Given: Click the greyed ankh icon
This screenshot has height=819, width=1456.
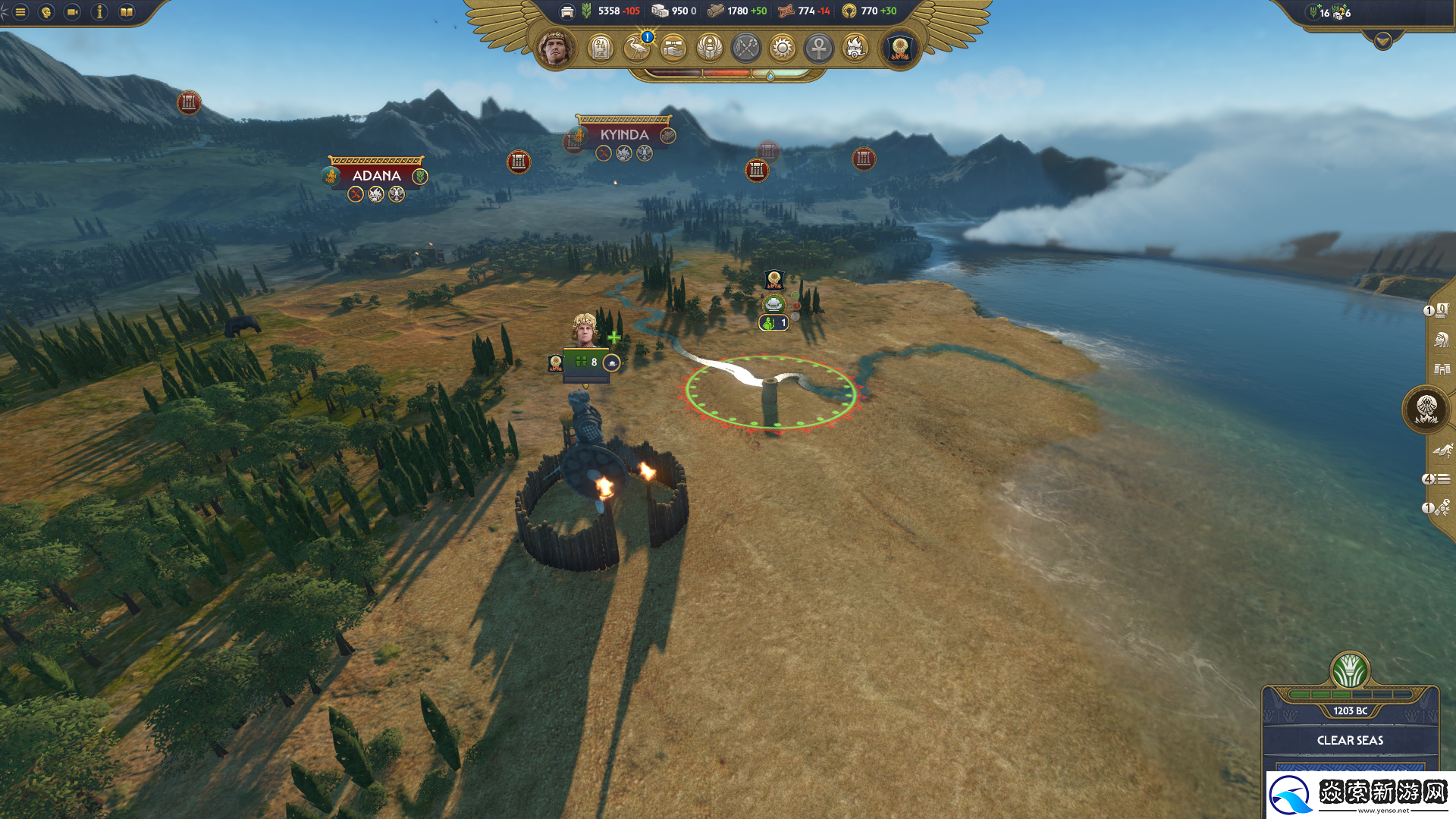Looking at the screenshot, I should click(x=819, y=49).
